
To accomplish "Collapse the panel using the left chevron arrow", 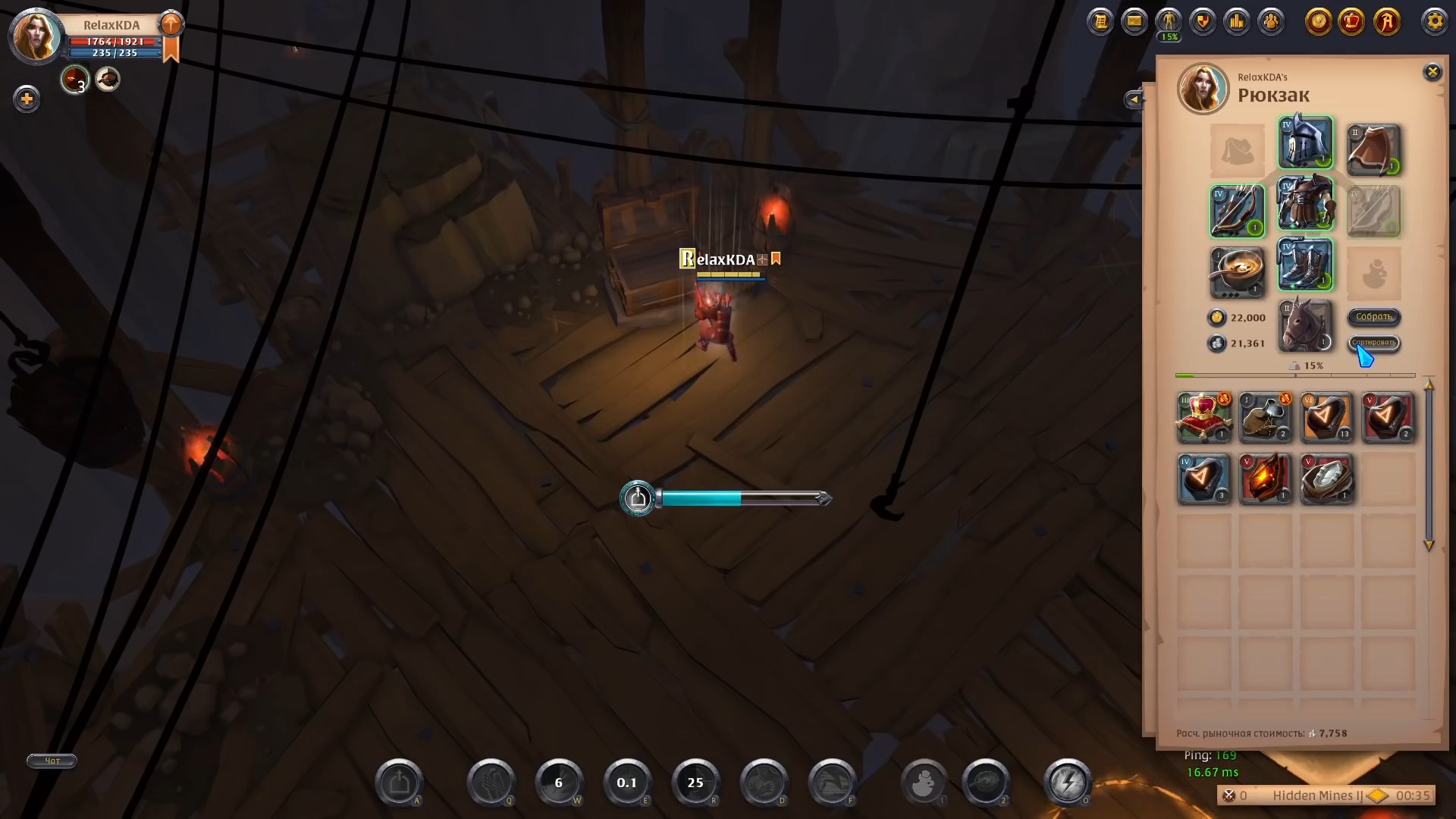I will tap(1134, 99).
